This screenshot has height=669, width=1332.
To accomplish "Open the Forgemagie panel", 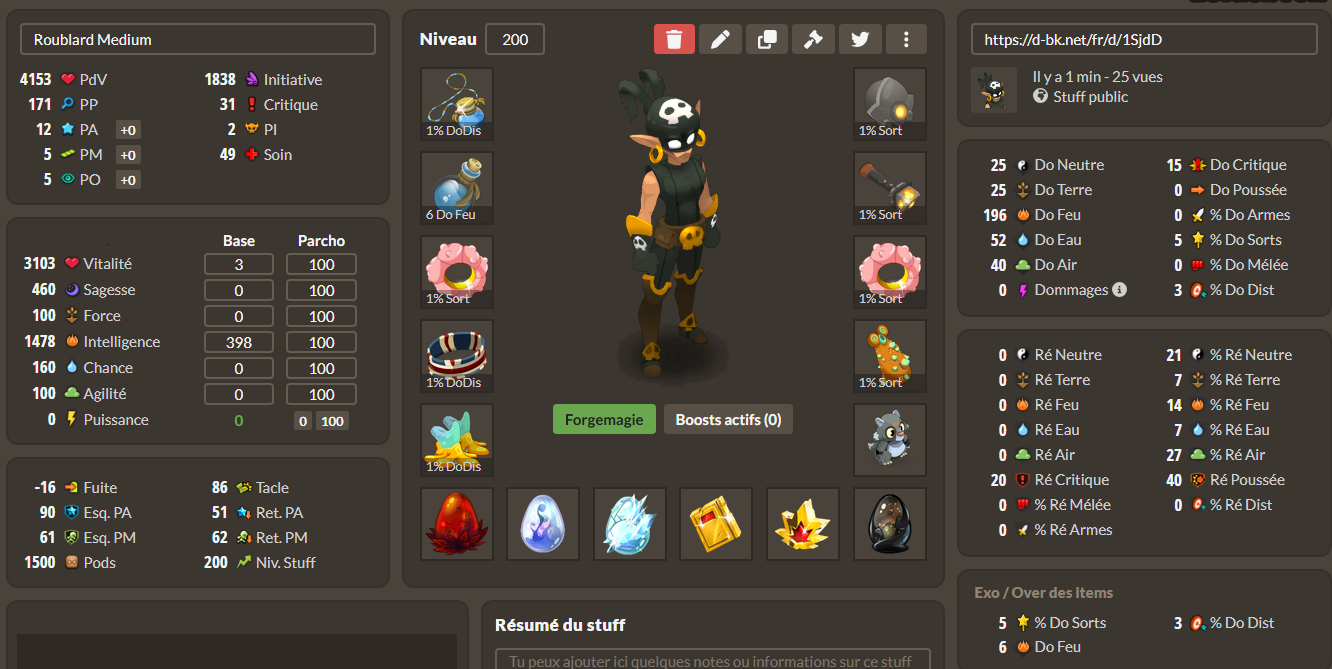I will (x=604, y=419).
